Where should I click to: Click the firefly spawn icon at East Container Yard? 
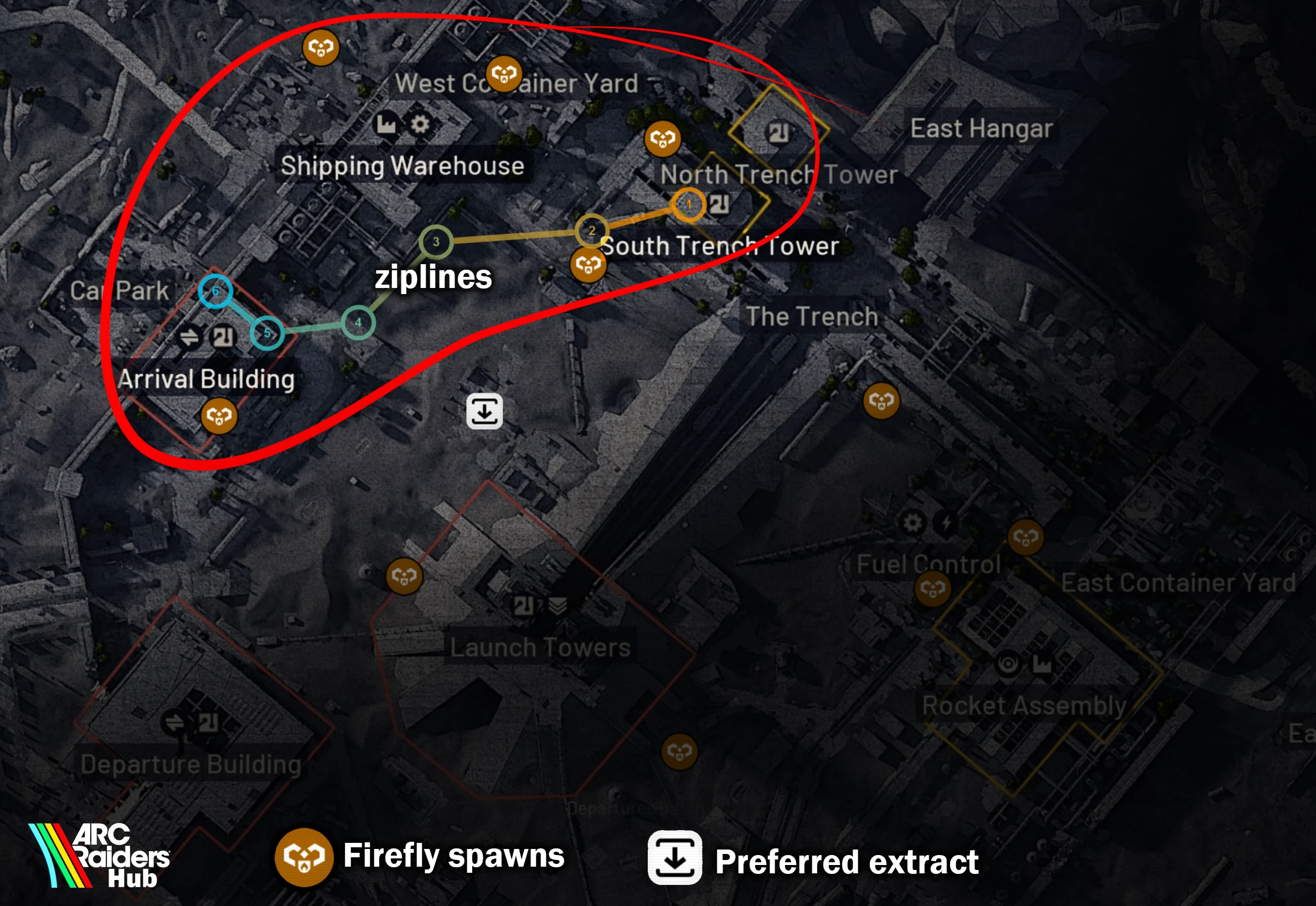coord(1026,537)
